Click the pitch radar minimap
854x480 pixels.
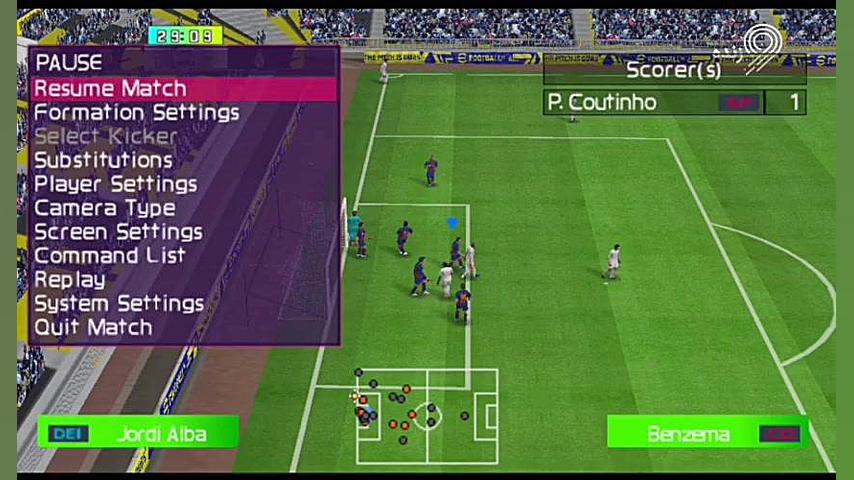tap(427, 416)
